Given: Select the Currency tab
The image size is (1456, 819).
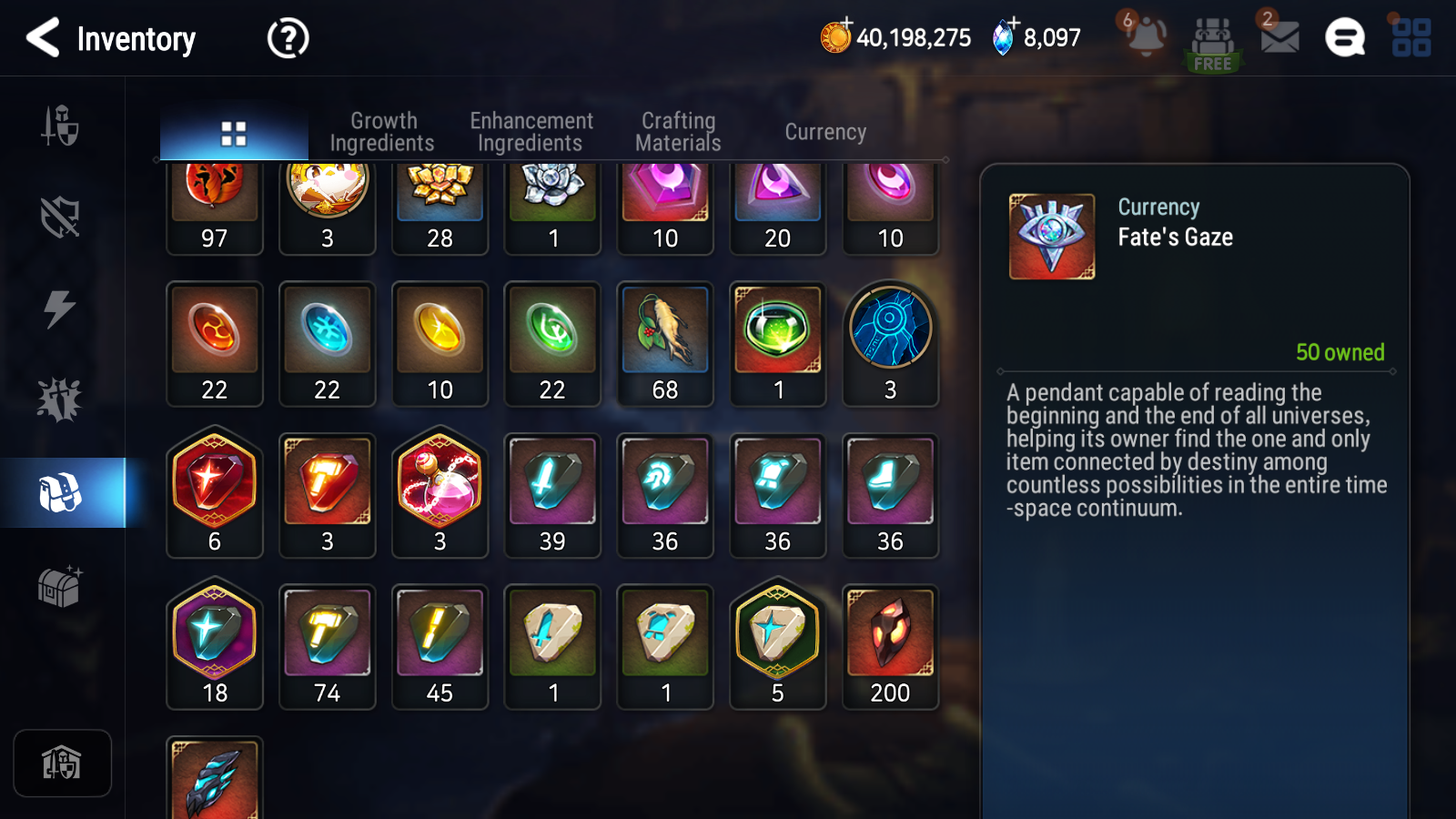Looking at the screenshot, I should [x=825, y=132].
